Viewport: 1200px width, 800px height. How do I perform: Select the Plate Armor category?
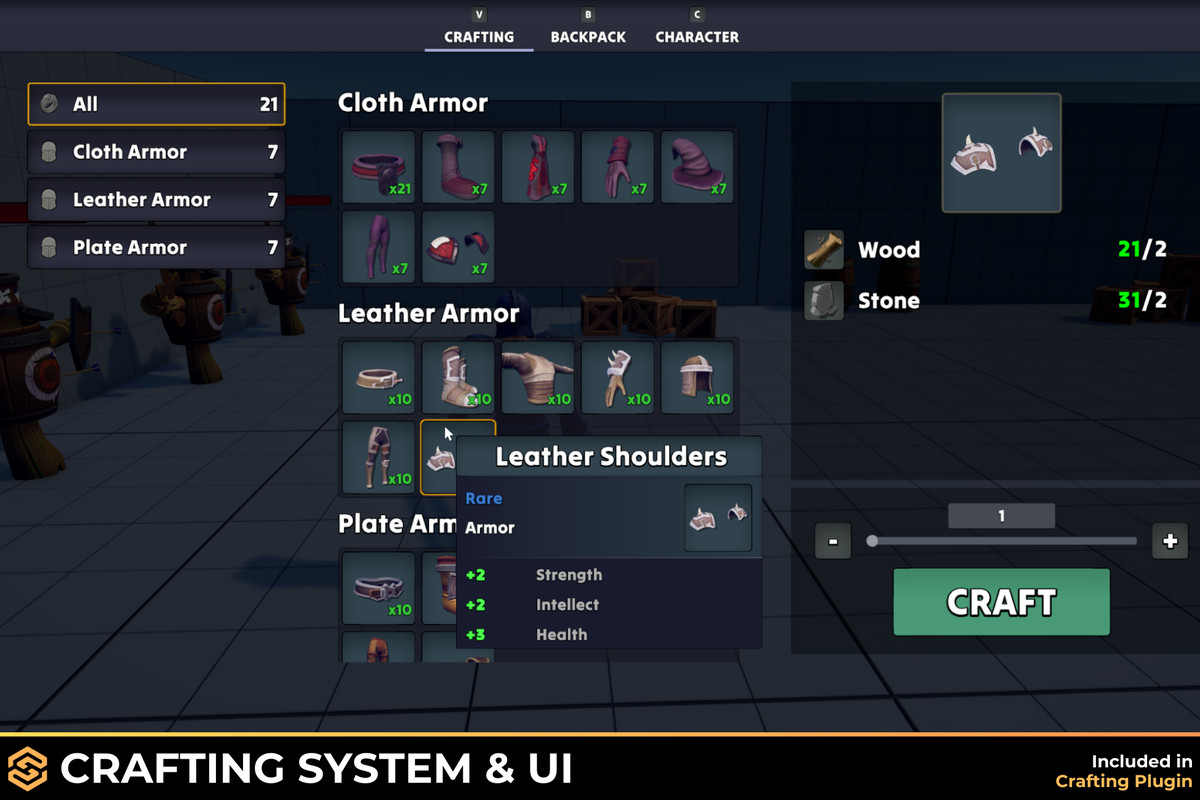click(156, 248)
